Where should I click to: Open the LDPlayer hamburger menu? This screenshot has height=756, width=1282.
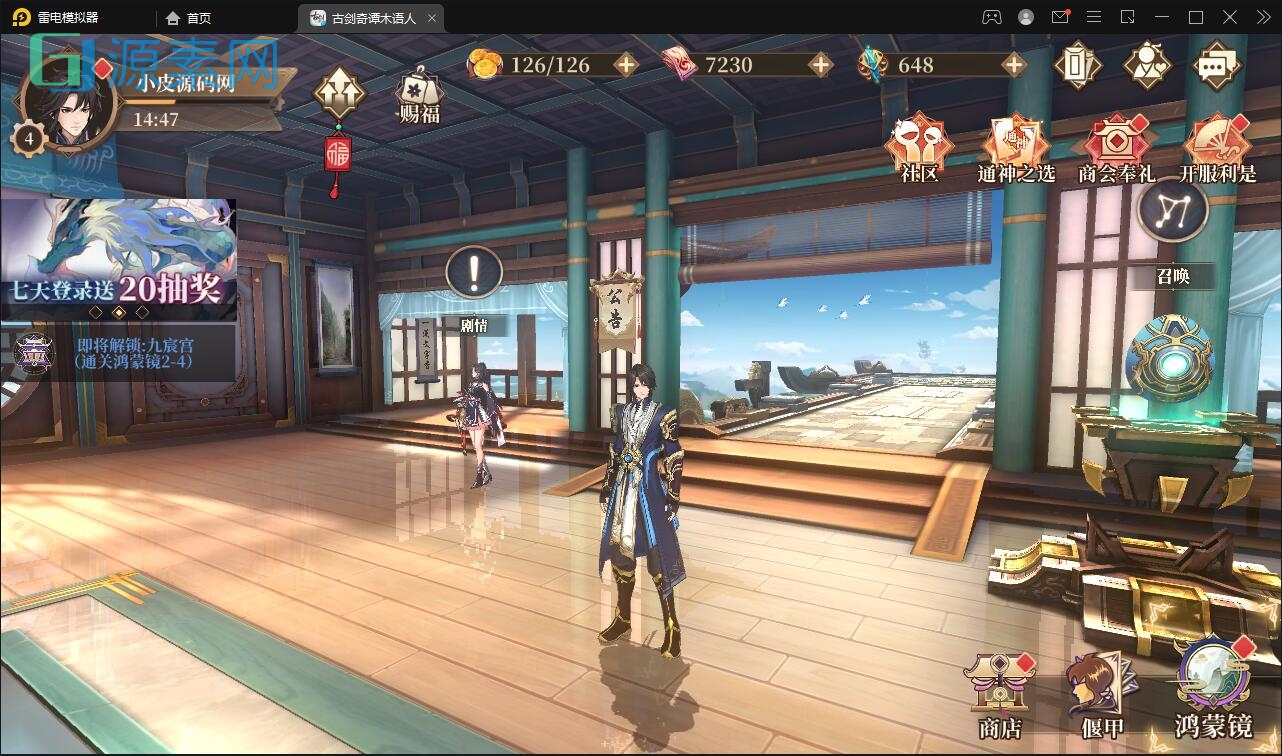click(x=1093, y=17)
